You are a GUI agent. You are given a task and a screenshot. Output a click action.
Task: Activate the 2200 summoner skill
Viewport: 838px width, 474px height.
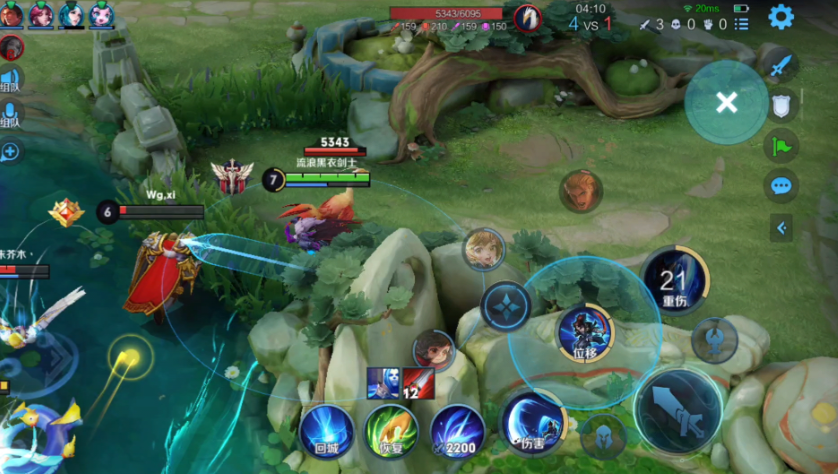(x=457, y=432)
